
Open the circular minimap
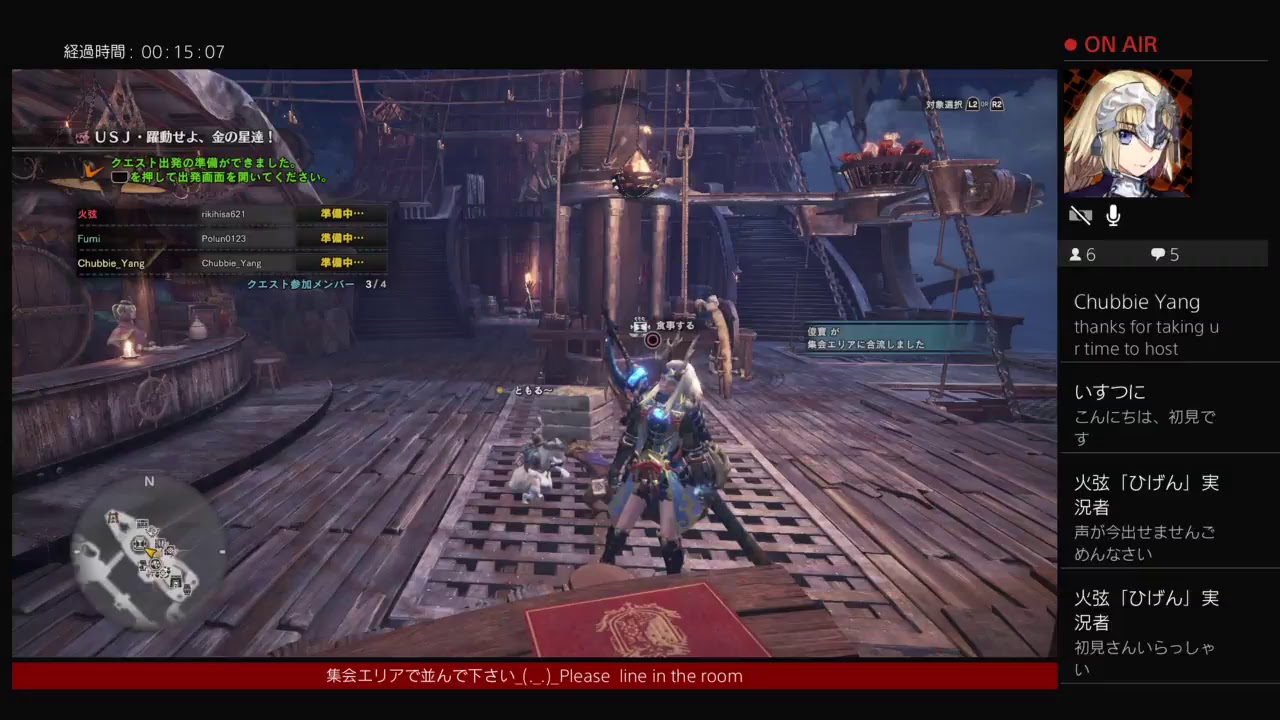[149, 551]
